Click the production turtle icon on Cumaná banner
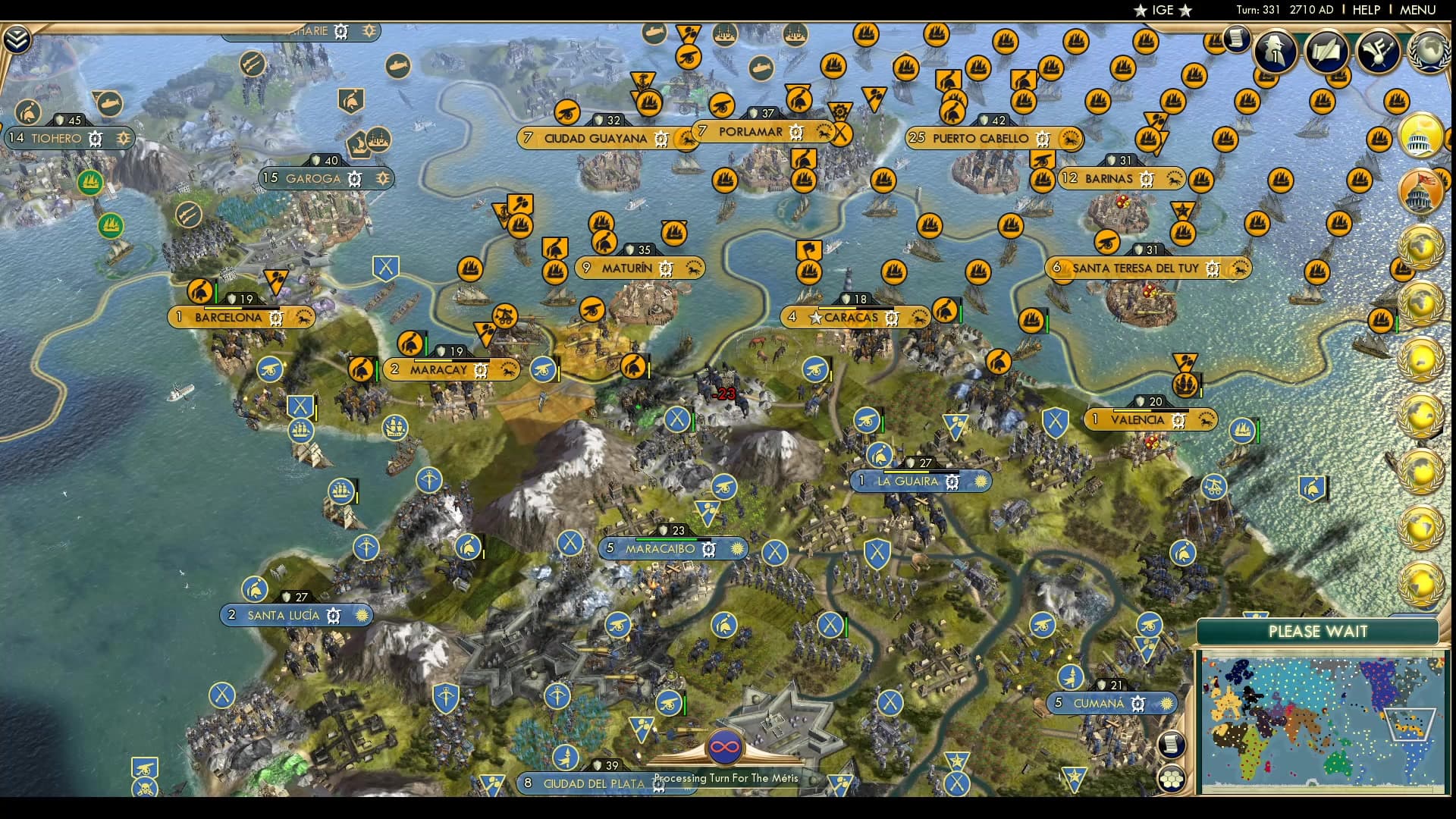This screenshot has width=1456, height=819. click(x=1138, y=704)
